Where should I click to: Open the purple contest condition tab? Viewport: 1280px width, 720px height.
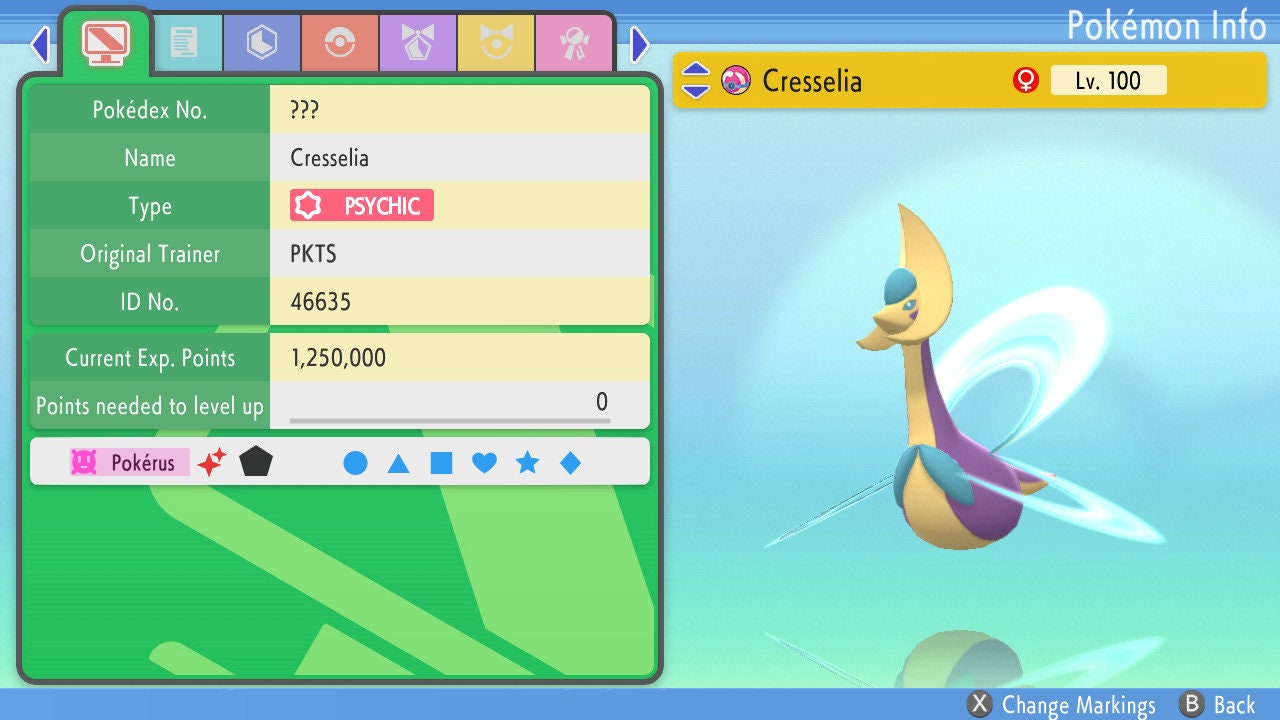[417, 43]
